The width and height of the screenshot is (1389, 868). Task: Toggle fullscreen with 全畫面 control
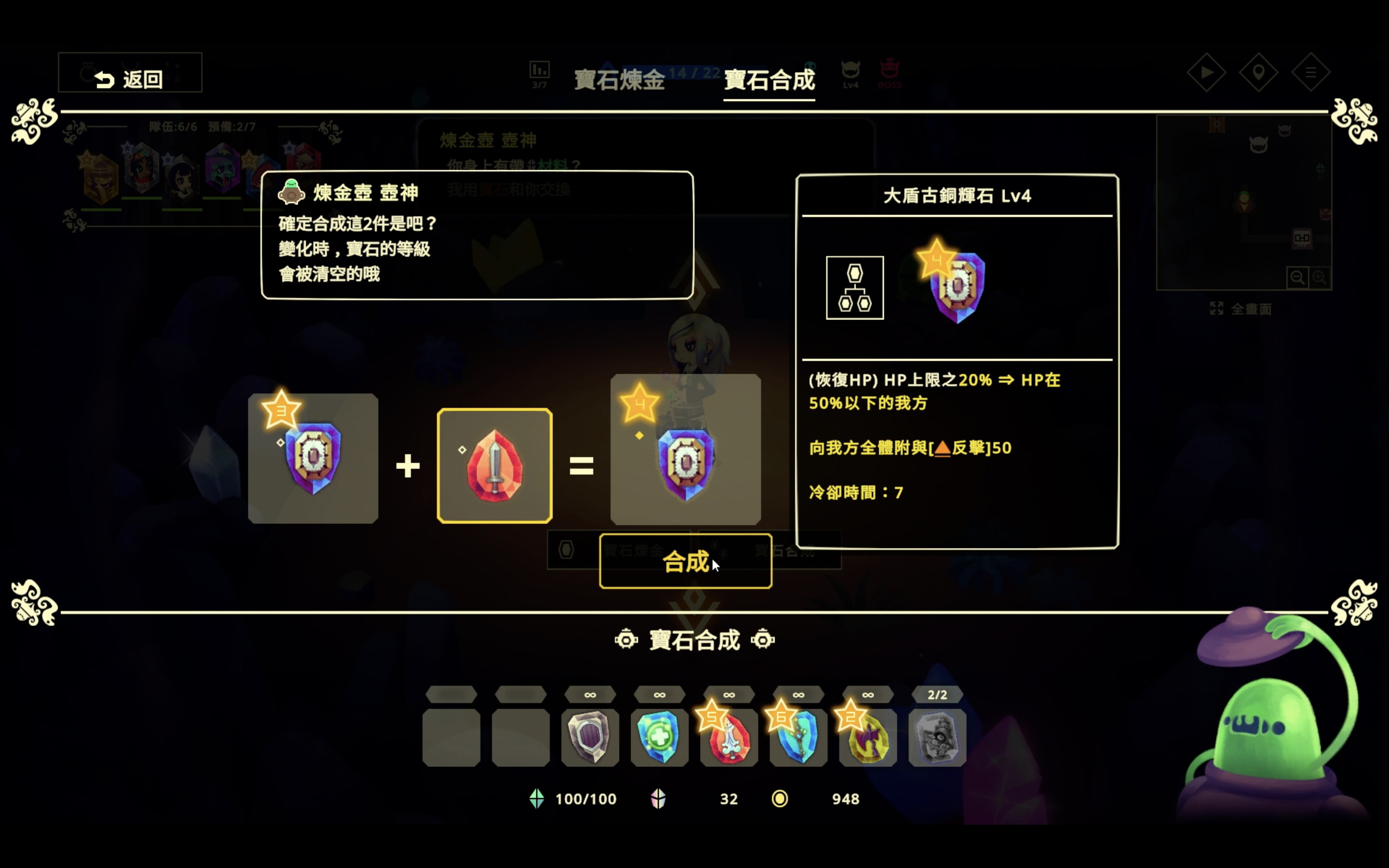pyautogui.click(x=1242, y=308)
